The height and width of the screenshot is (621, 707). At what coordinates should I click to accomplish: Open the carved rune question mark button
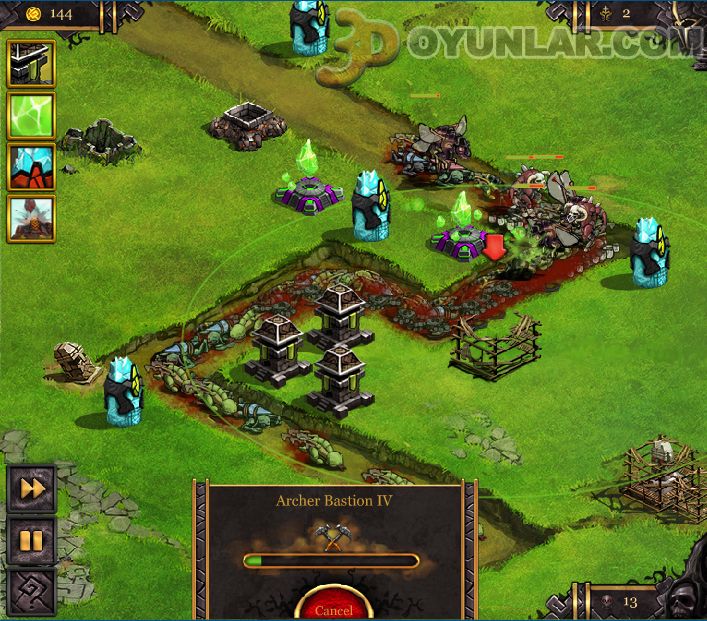[31, 593]
